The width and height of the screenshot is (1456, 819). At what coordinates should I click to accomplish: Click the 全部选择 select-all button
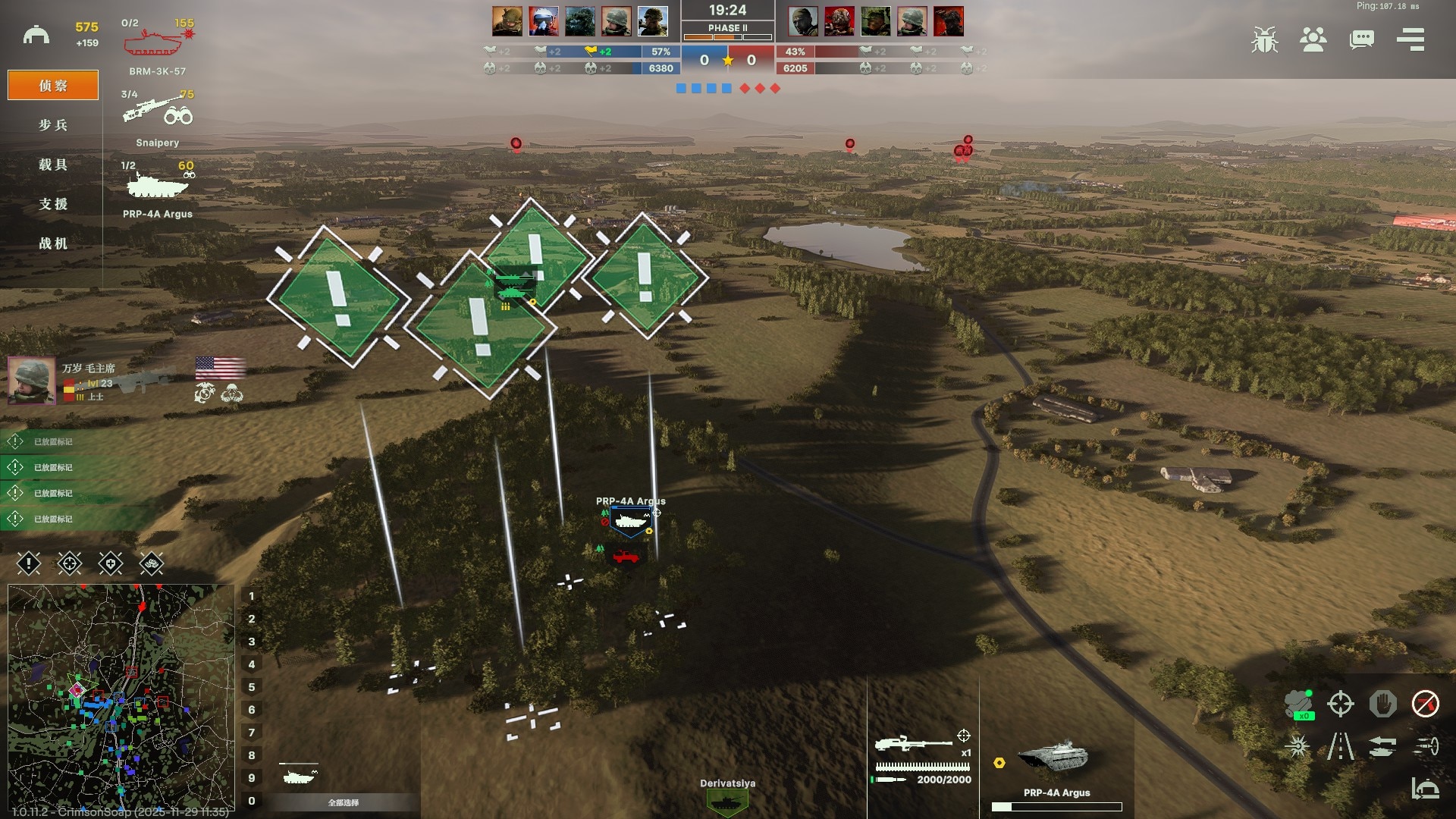[344, 802]
